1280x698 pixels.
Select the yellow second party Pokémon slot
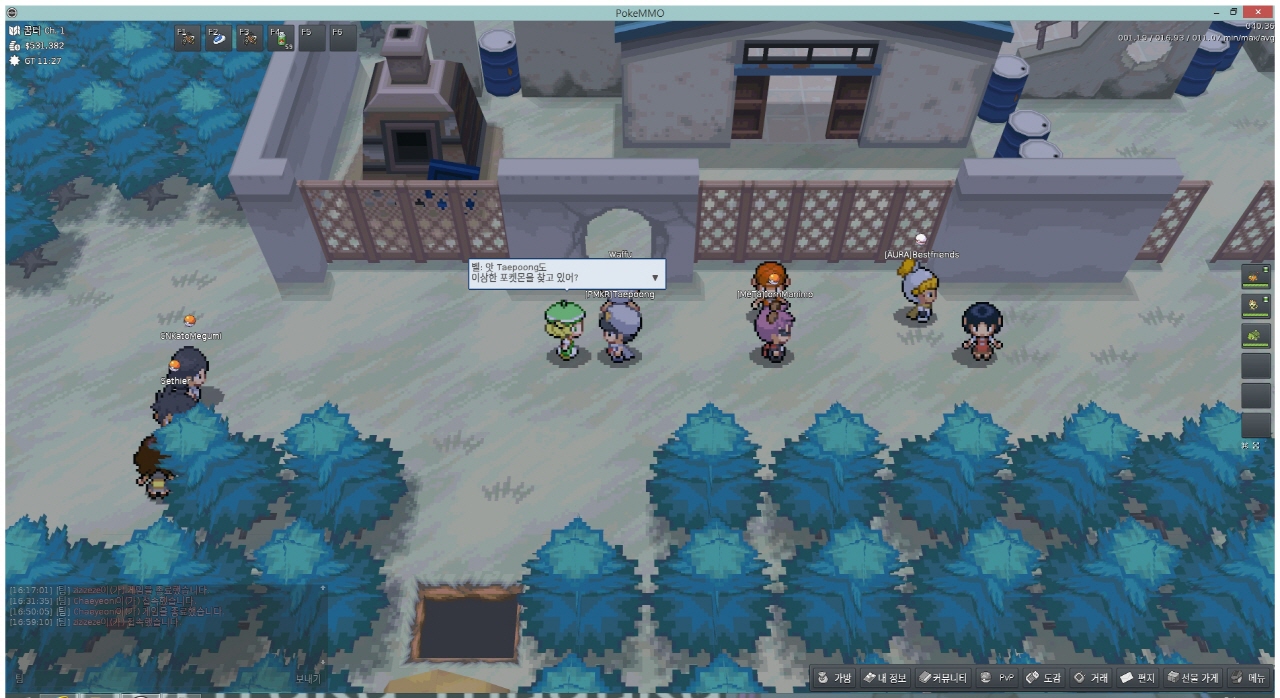click(1256, 304)
